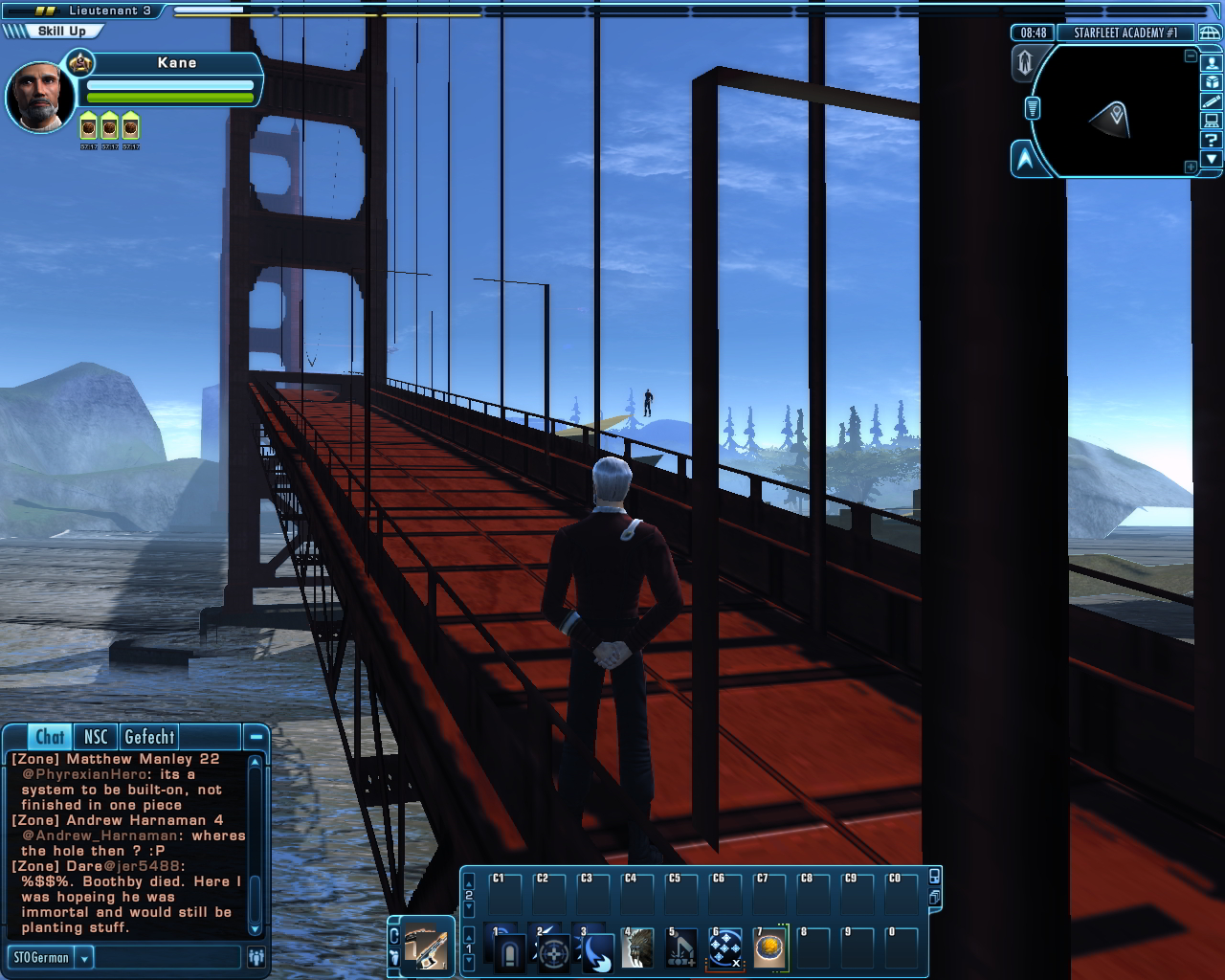Minimize the chat window
This screenshot has width=1225, height=980.
click(256, 737)
